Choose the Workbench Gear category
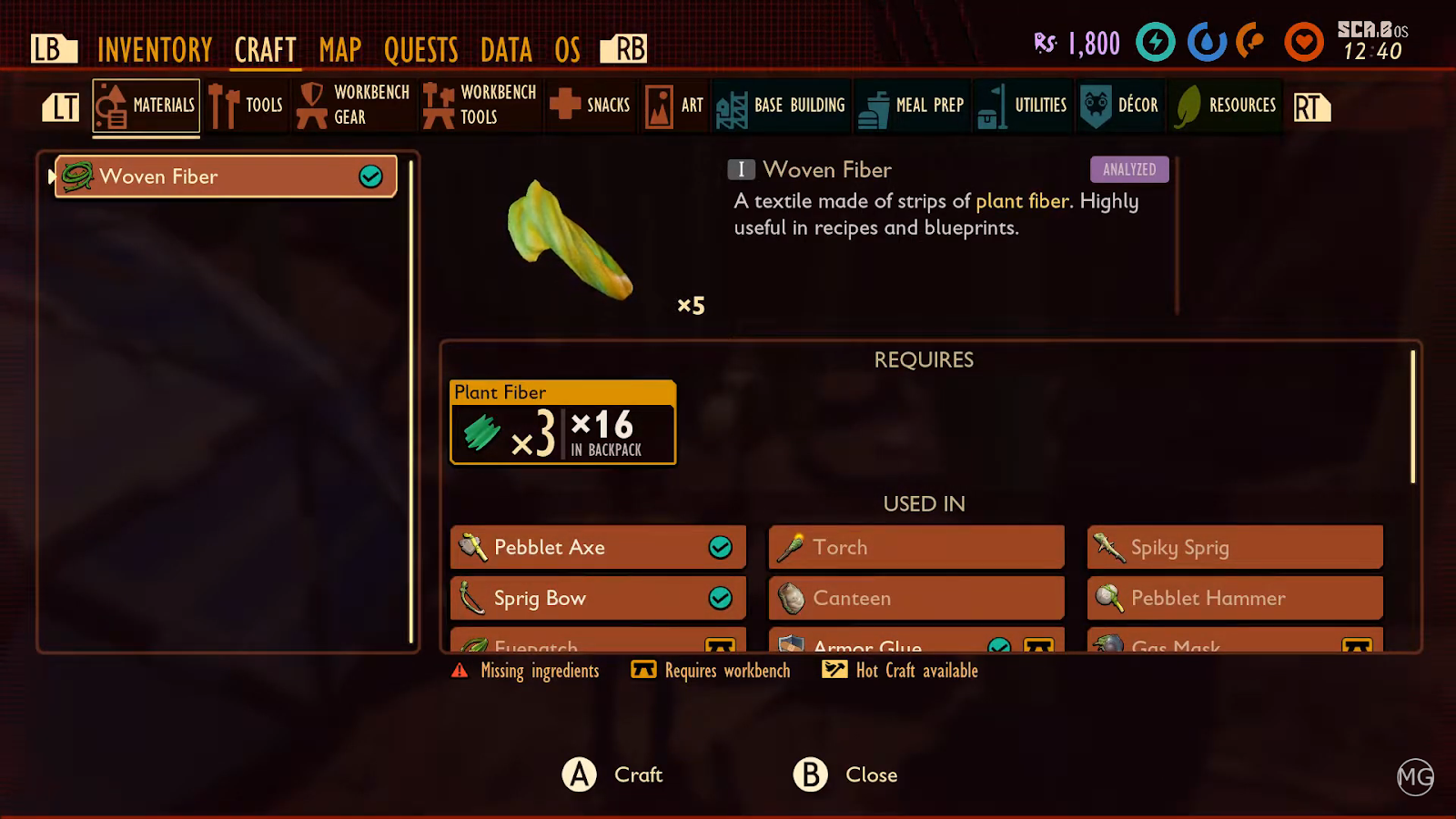 coord(354,106)
